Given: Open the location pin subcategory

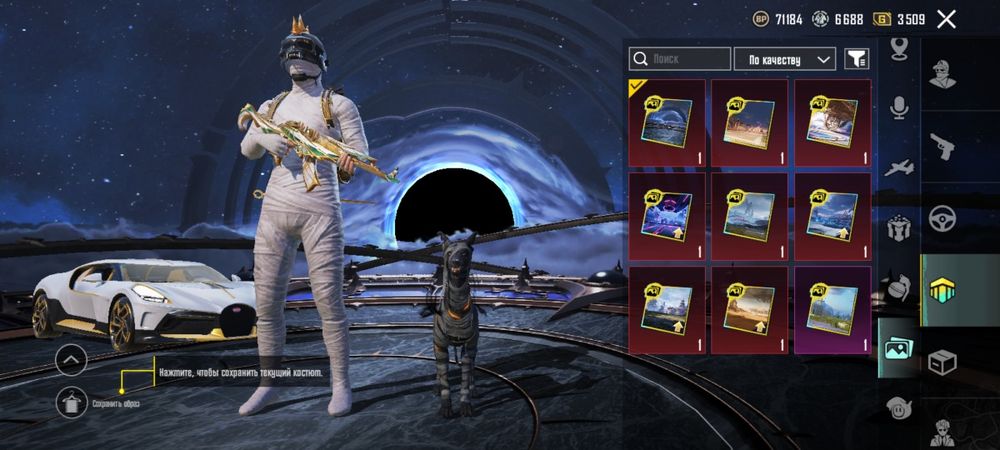Looking at the screenshot, I should click(899, 48).
